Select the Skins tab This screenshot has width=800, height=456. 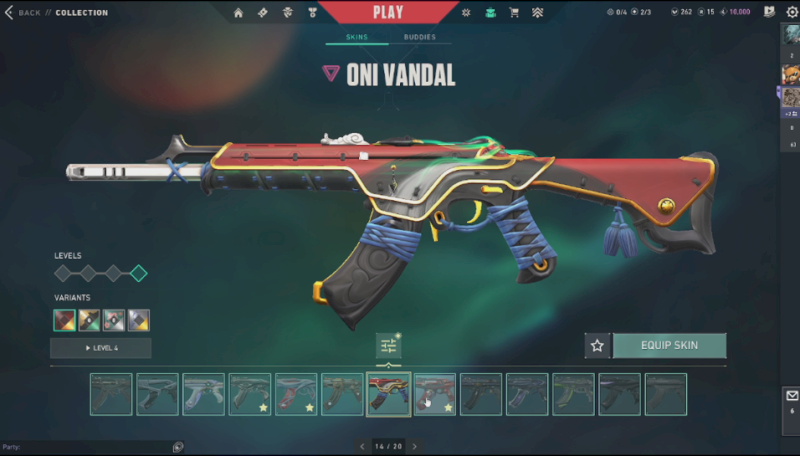pos(357,38)
